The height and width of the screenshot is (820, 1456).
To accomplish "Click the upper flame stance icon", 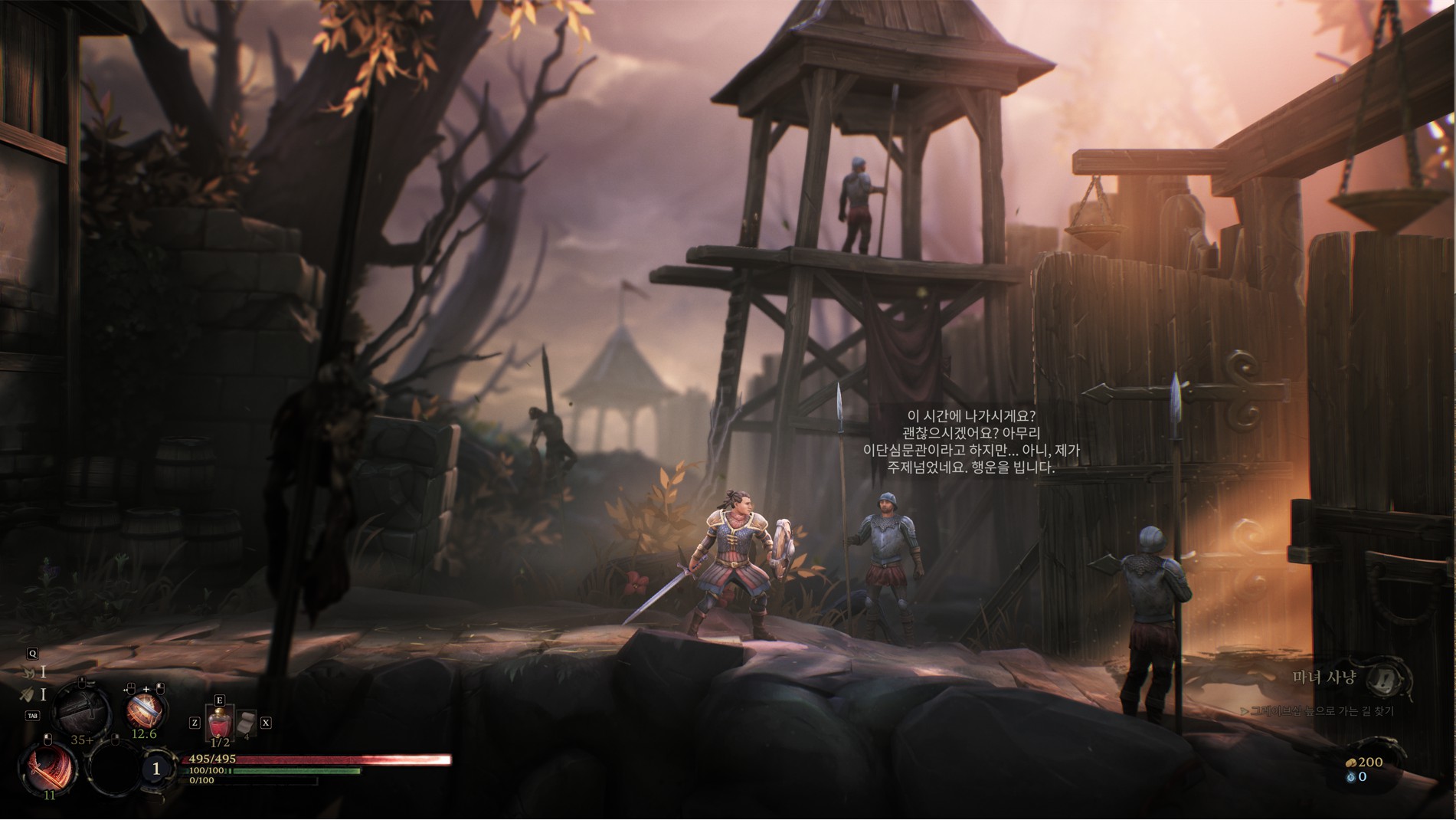I will (29, 672).
